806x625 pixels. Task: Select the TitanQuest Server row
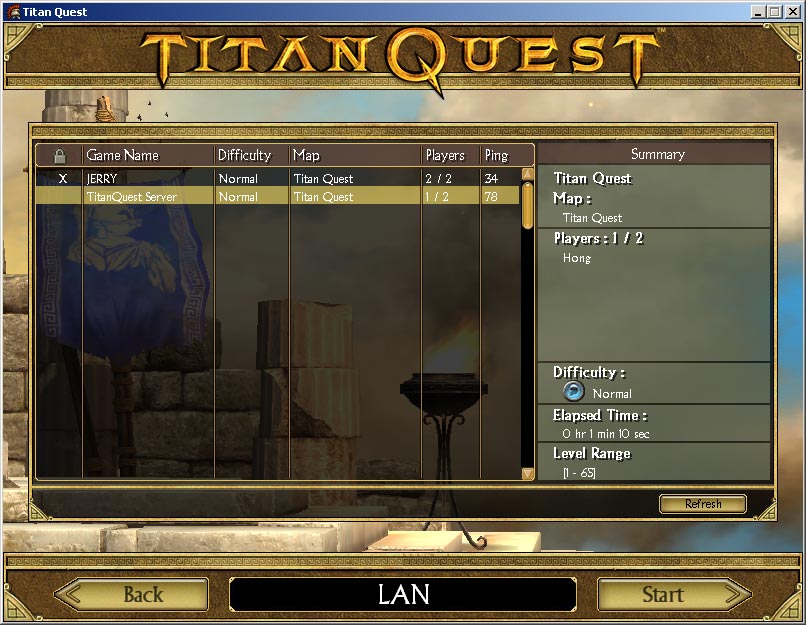(278, 197)
